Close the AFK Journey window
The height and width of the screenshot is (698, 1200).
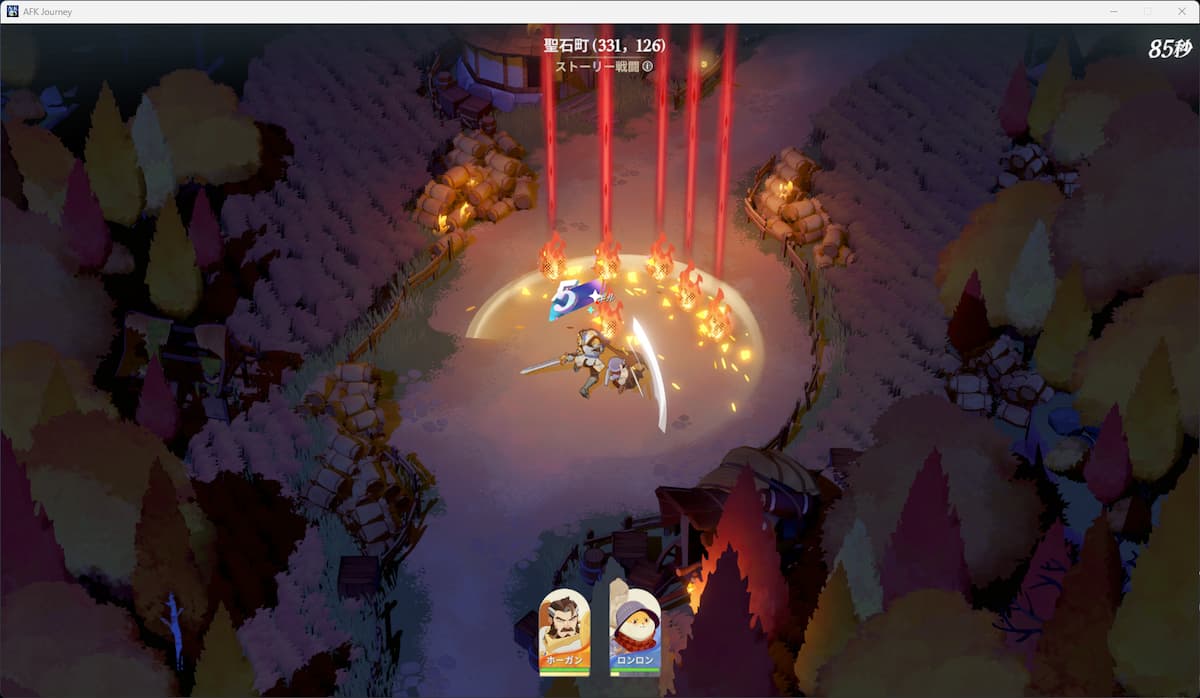click(1180, 11)
